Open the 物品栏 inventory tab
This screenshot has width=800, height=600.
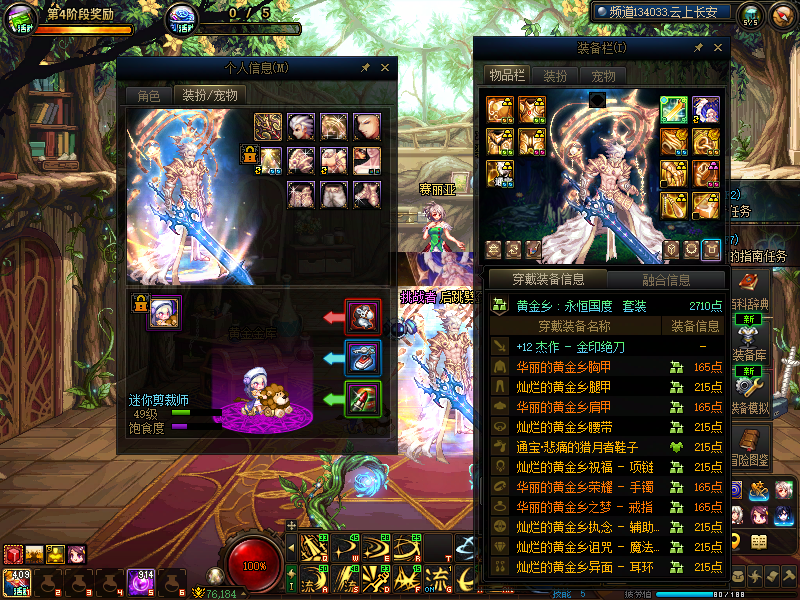tap(506, 76)
